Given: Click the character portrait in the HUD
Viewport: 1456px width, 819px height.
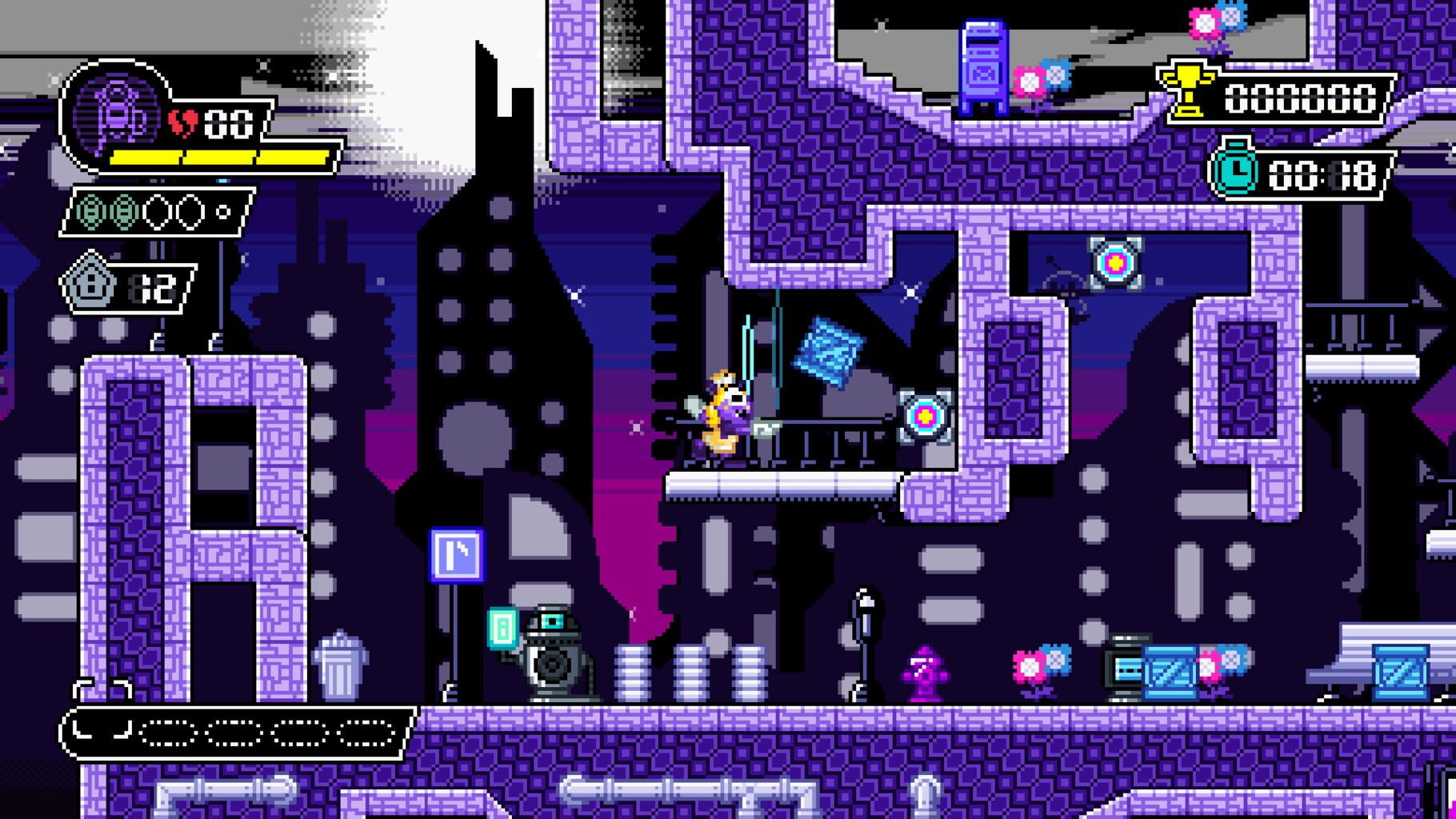Looking at the screenshot, I should 116,112.
